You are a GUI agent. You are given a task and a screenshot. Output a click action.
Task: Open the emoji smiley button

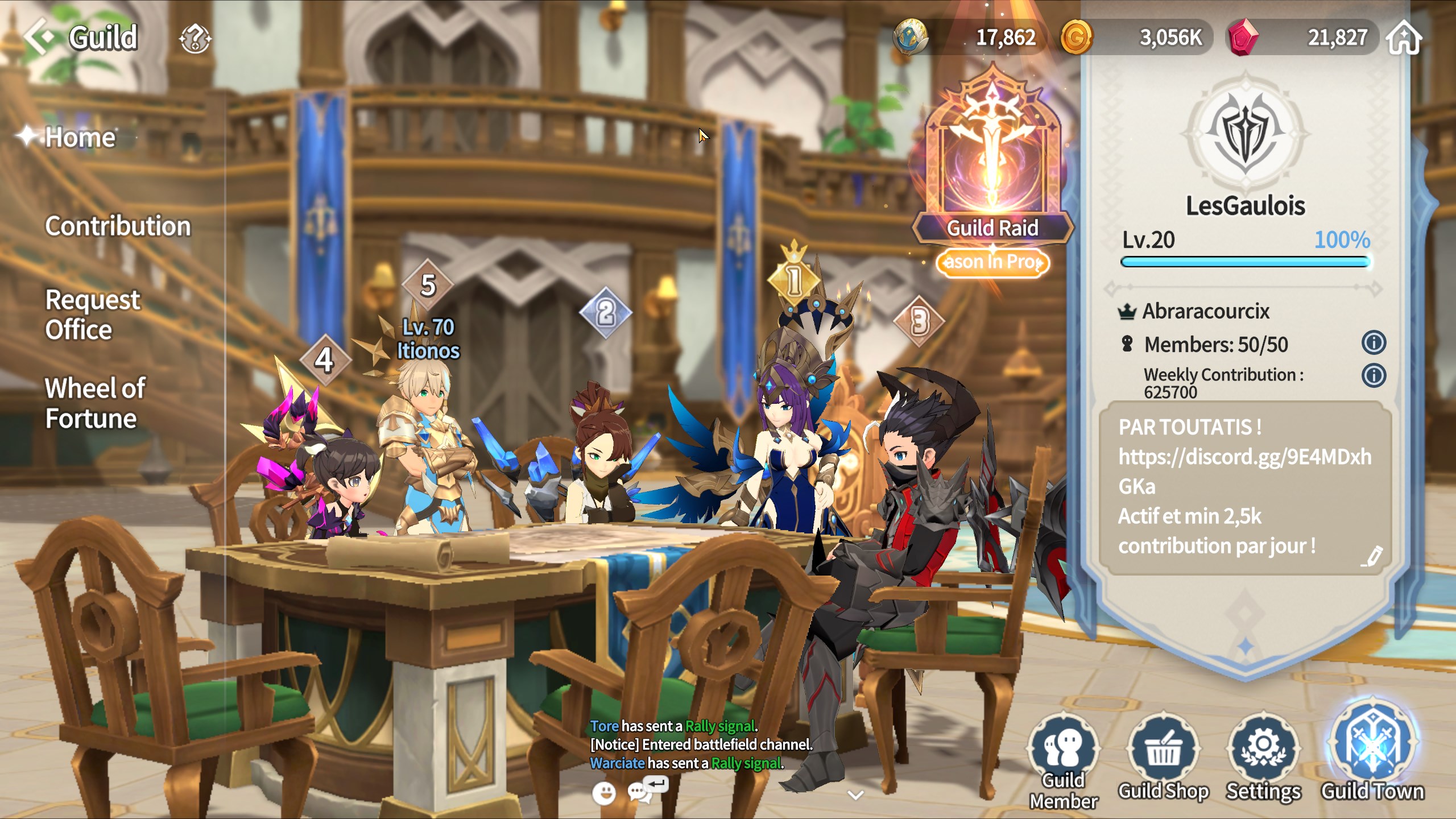point(603,793)
